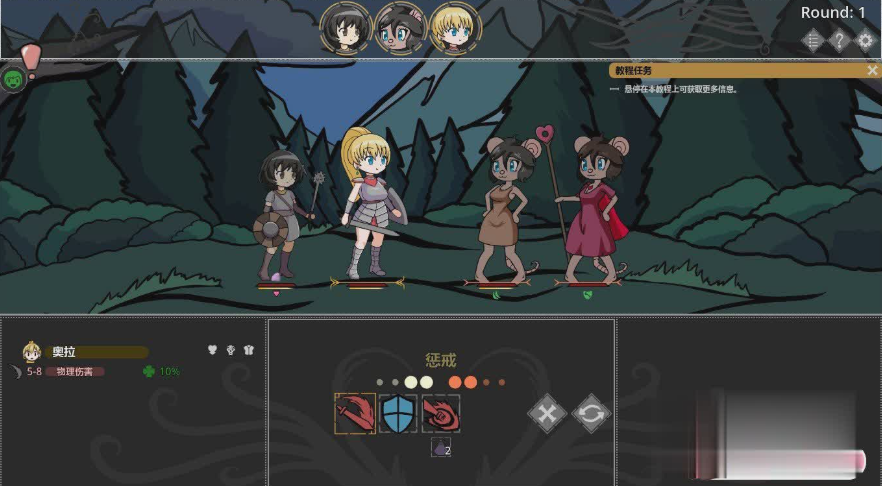Open the question mark help button
Image resolution: width=882 pixels, height=486 pixels.
pyautogui.click(x=839, y=41)
